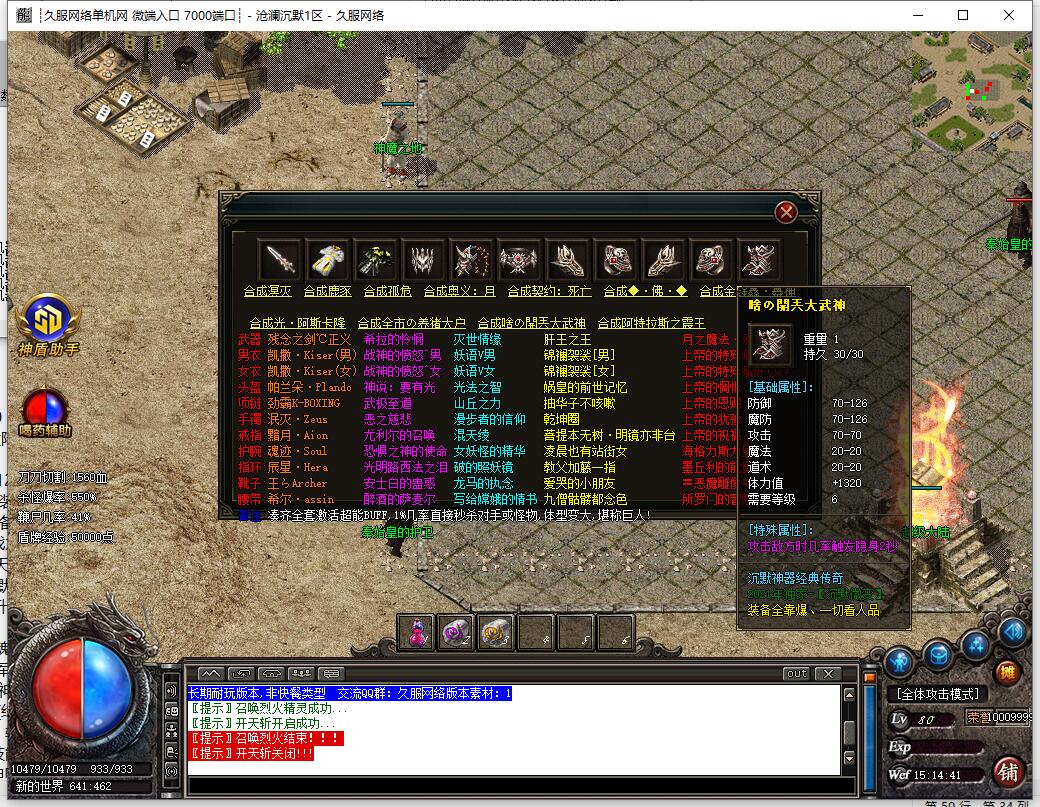Image resolution: width=1040 pixels, height=807 pixels.
Task: Close the synthesis panel with the red X
Action: click(786, 212)
